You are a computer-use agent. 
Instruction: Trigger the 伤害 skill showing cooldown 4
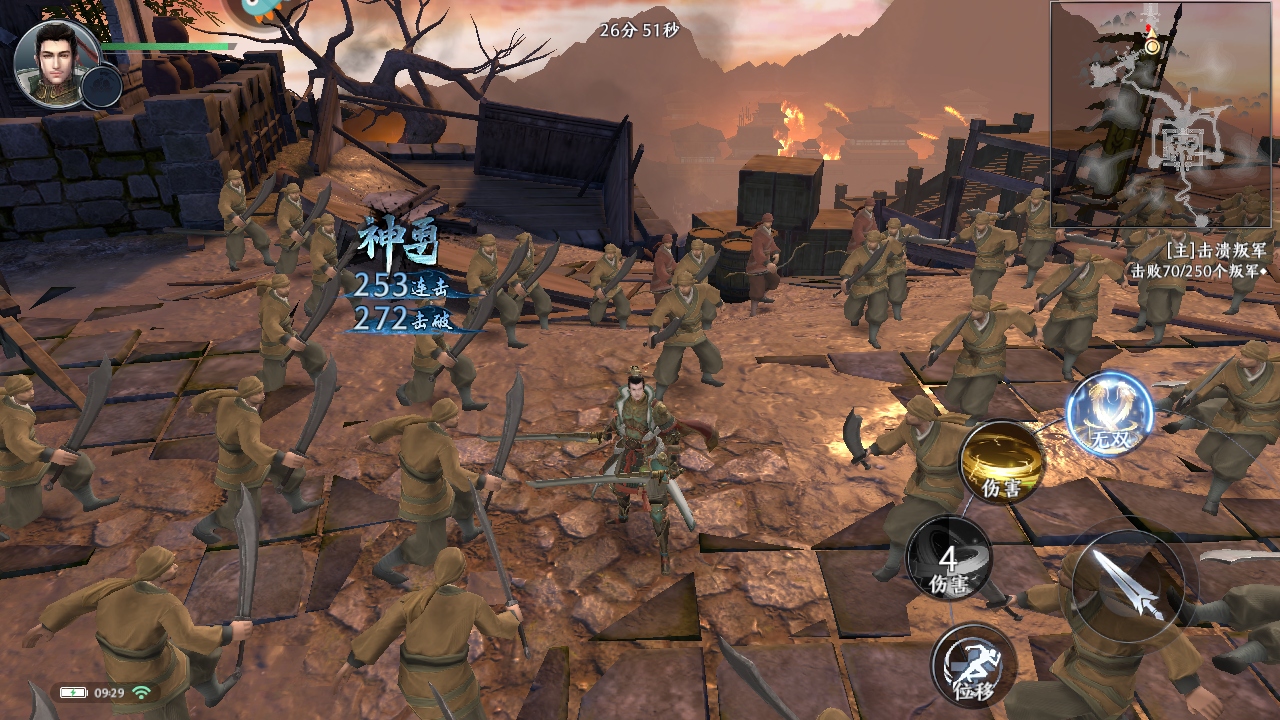(x=949, y=560)
